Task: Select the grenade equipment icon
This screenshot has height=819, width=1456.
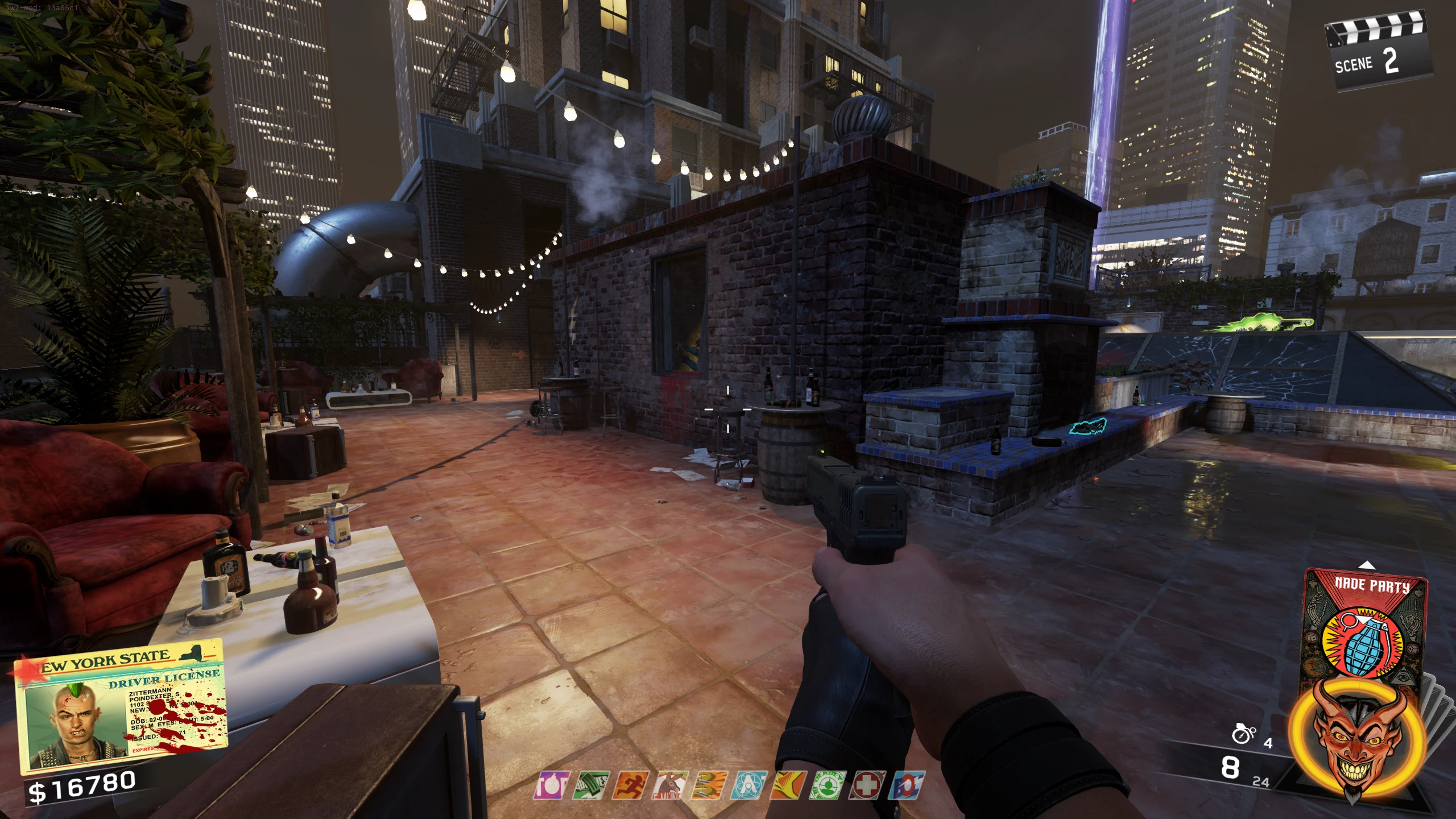Action: [1243, 734]
